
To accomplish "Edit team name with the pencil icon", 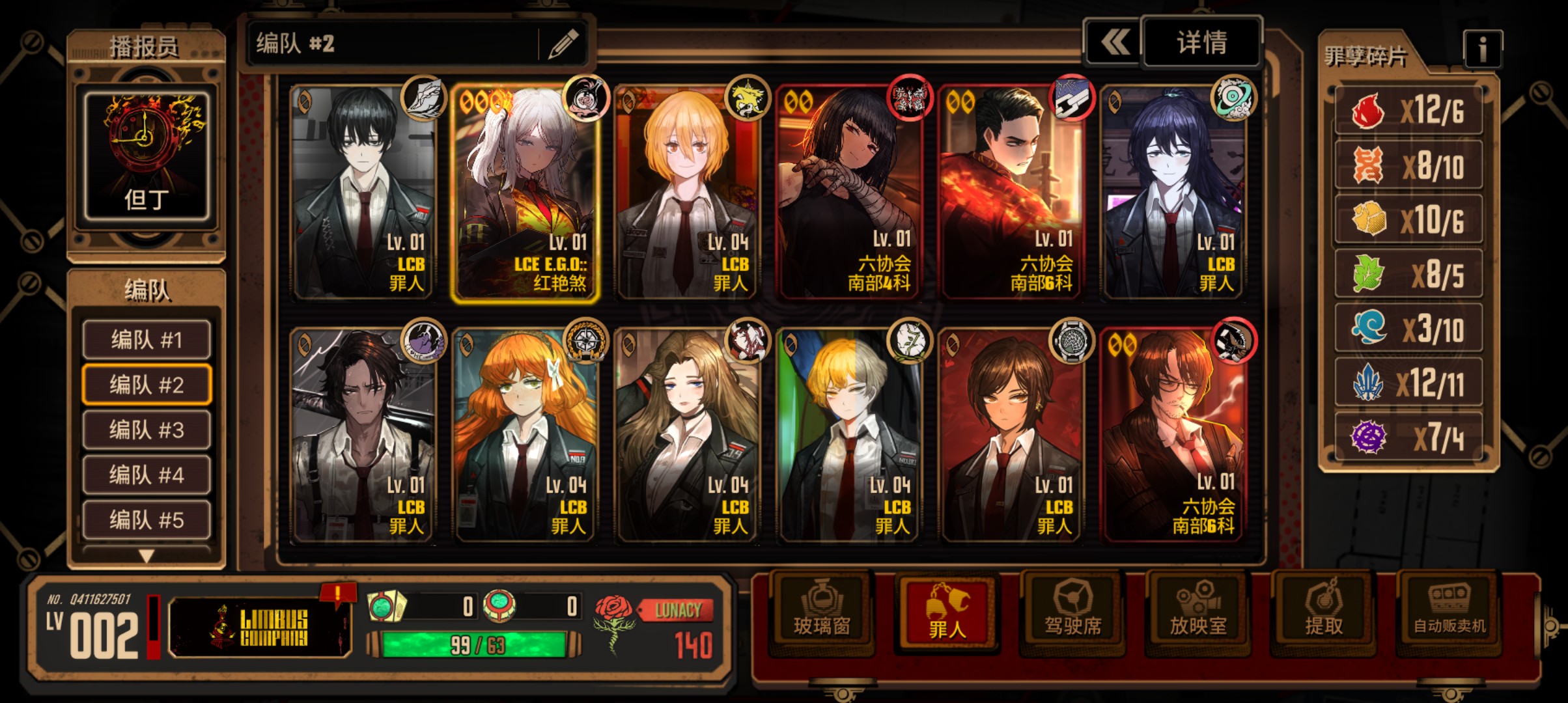I will 563,44.
